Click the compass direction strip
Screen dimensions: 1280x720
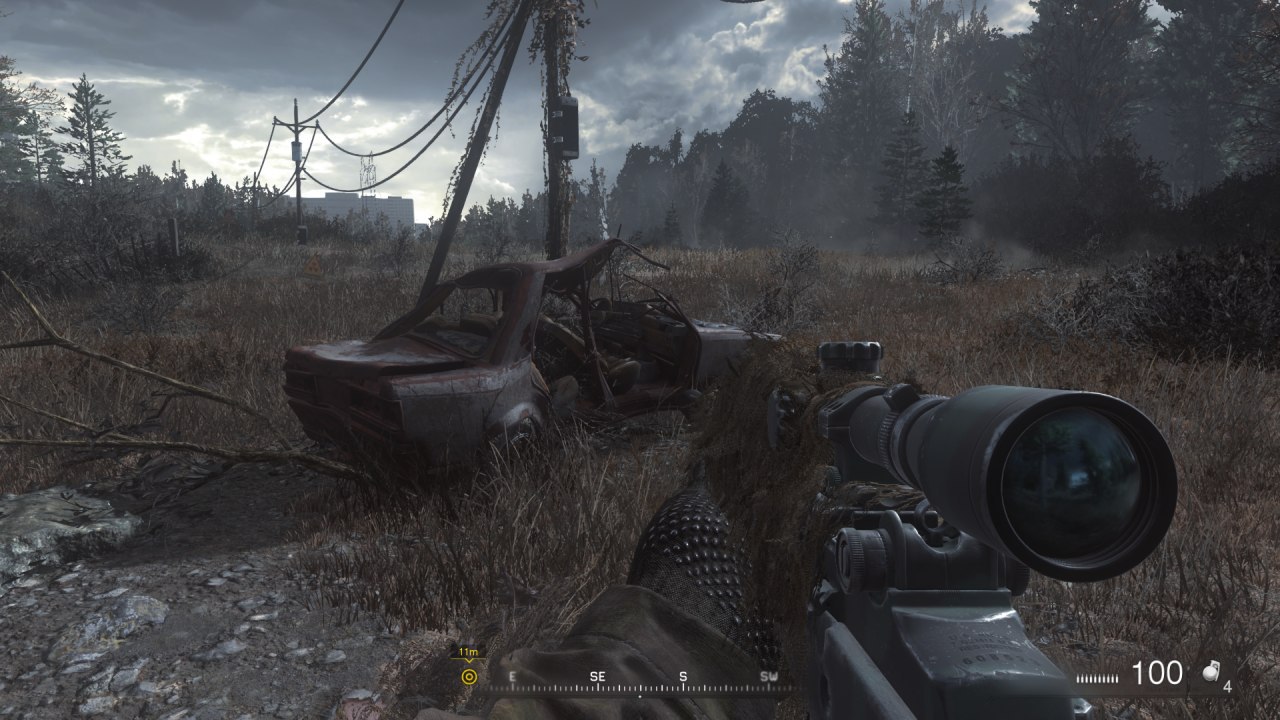(640, 680)
